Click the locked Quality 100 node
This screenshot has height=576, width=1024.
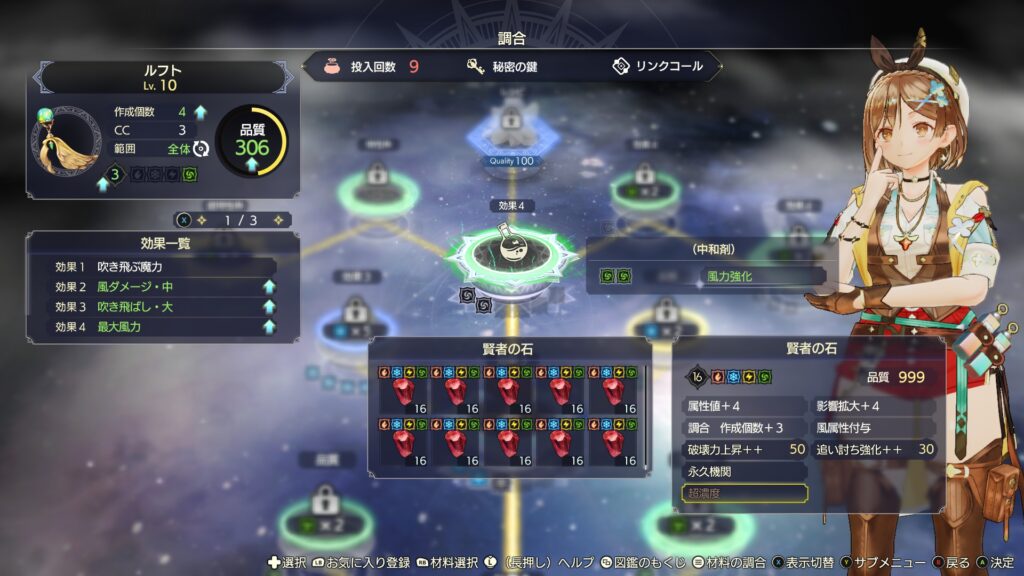tap(511, 132)
